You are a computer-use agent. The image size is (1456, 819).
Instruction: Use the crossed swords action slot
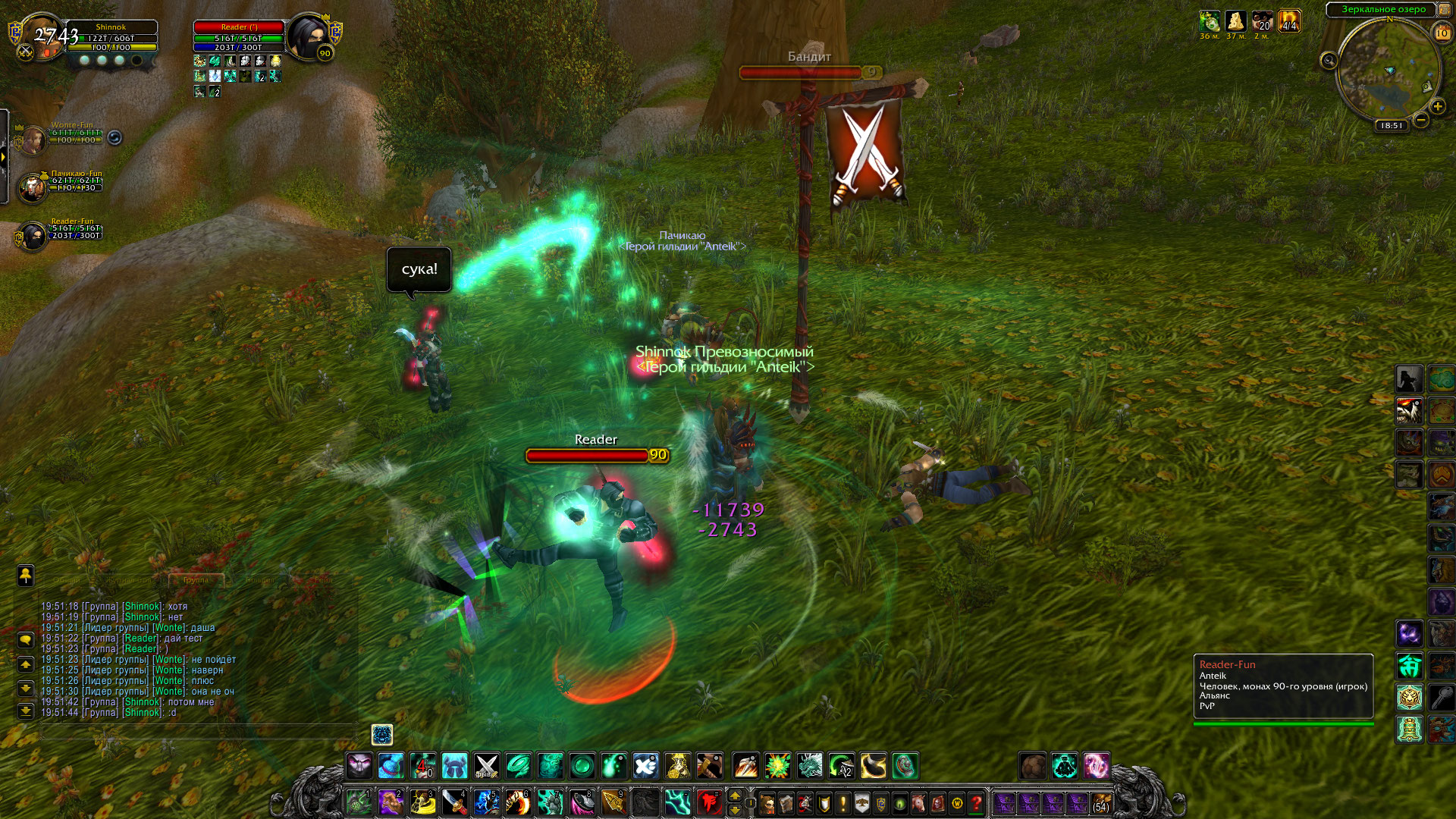point(486,766)
